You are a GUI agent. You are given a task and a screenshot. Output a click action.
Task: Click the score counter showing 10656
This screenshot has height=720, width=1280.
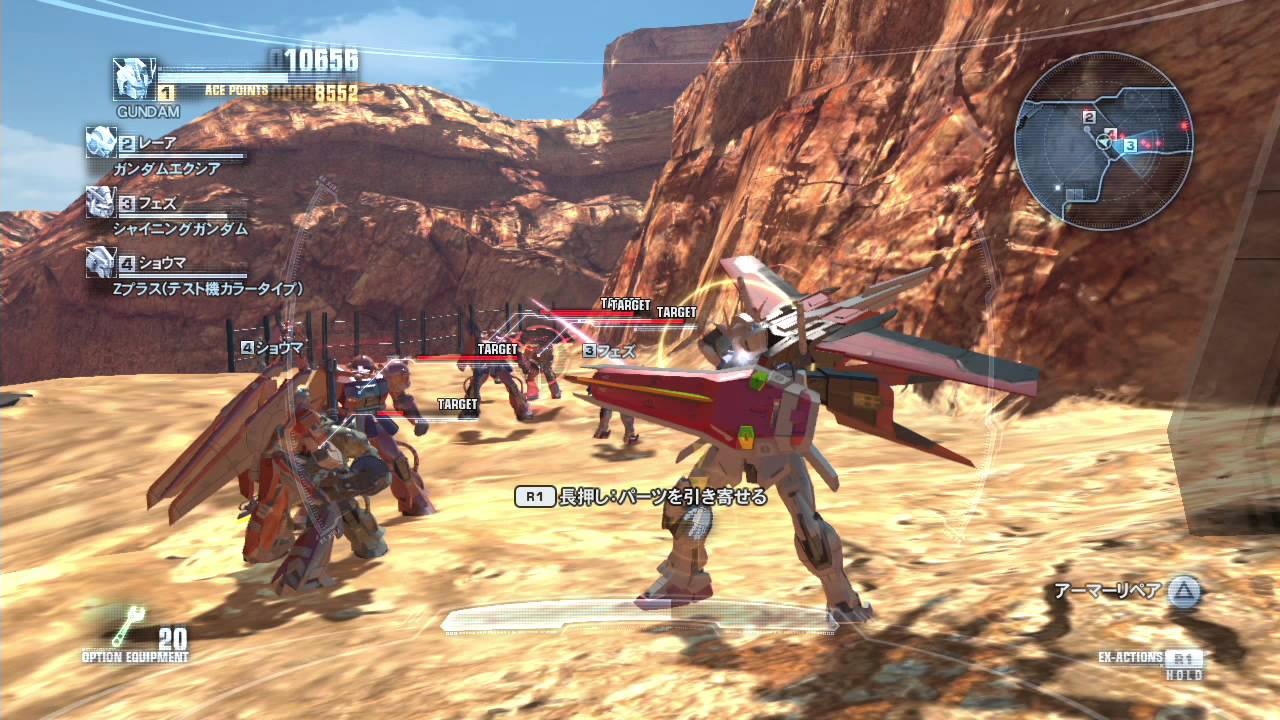(323, 60)
